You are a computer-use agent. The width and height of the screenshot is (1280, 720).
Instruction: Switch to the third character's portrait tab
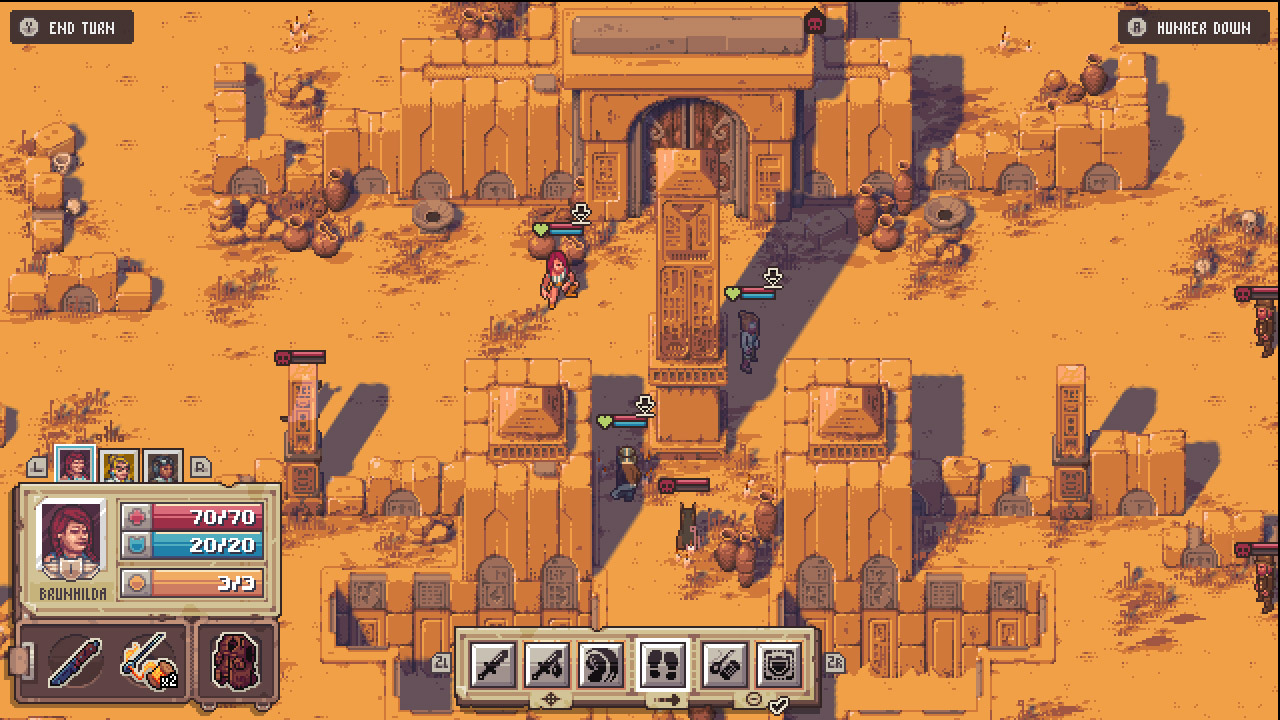[163, 467]
